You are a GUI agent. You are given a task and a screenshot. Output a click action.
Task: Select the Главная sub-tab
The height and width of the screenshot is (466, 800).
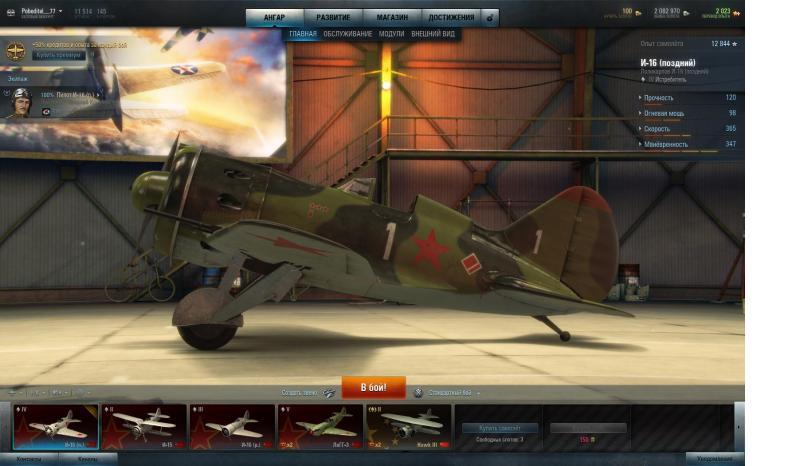pyautogui.click(x=303, y=34)
